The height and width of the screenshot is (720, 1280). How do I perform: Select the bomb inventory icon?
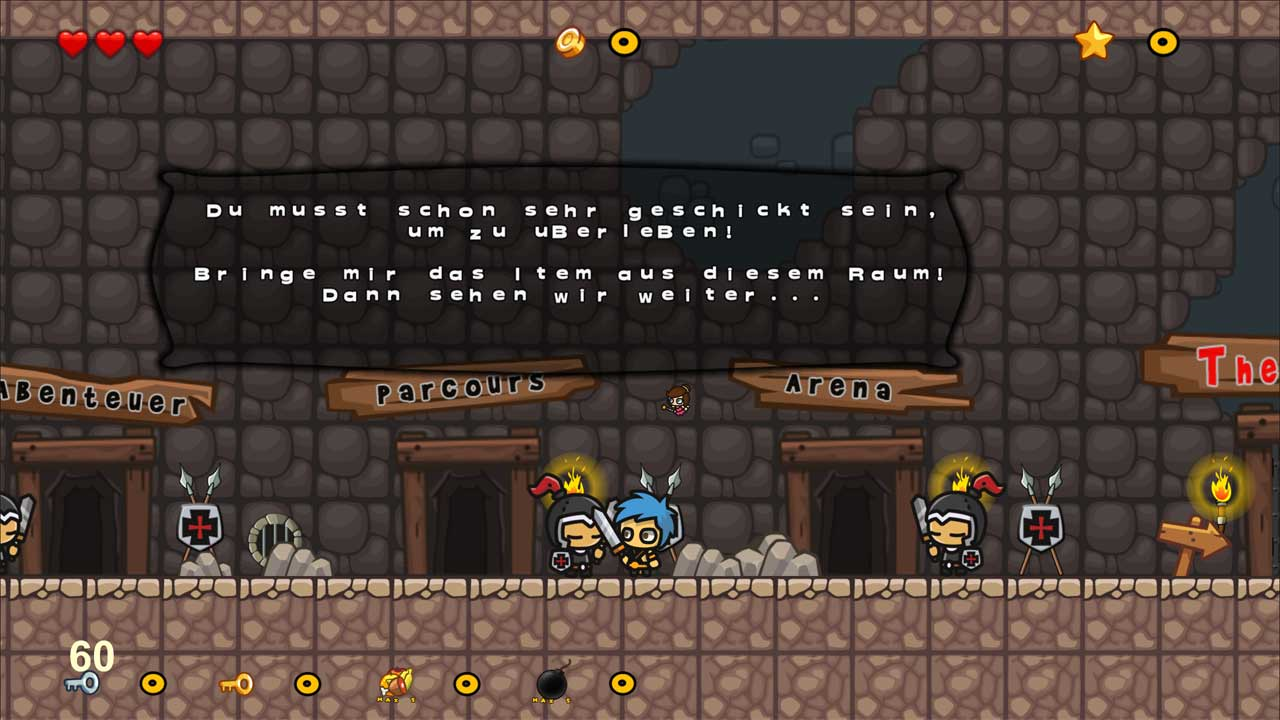(x=552, y=684)
